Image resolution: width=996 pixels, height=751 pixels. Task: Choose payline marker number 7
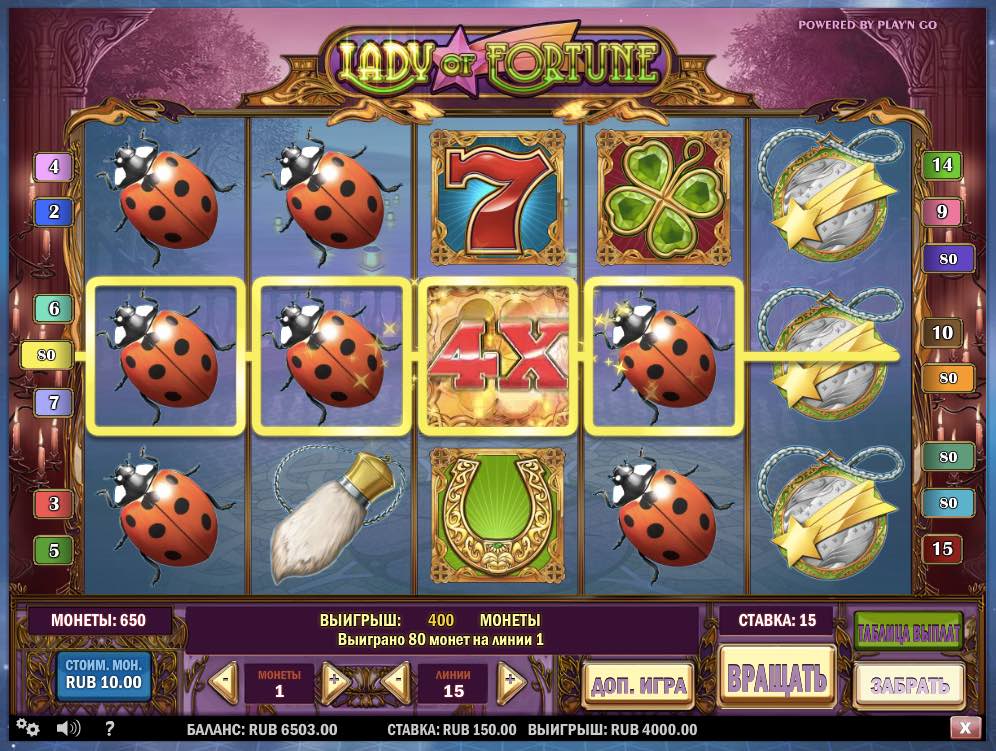click(x=53, y=403)
